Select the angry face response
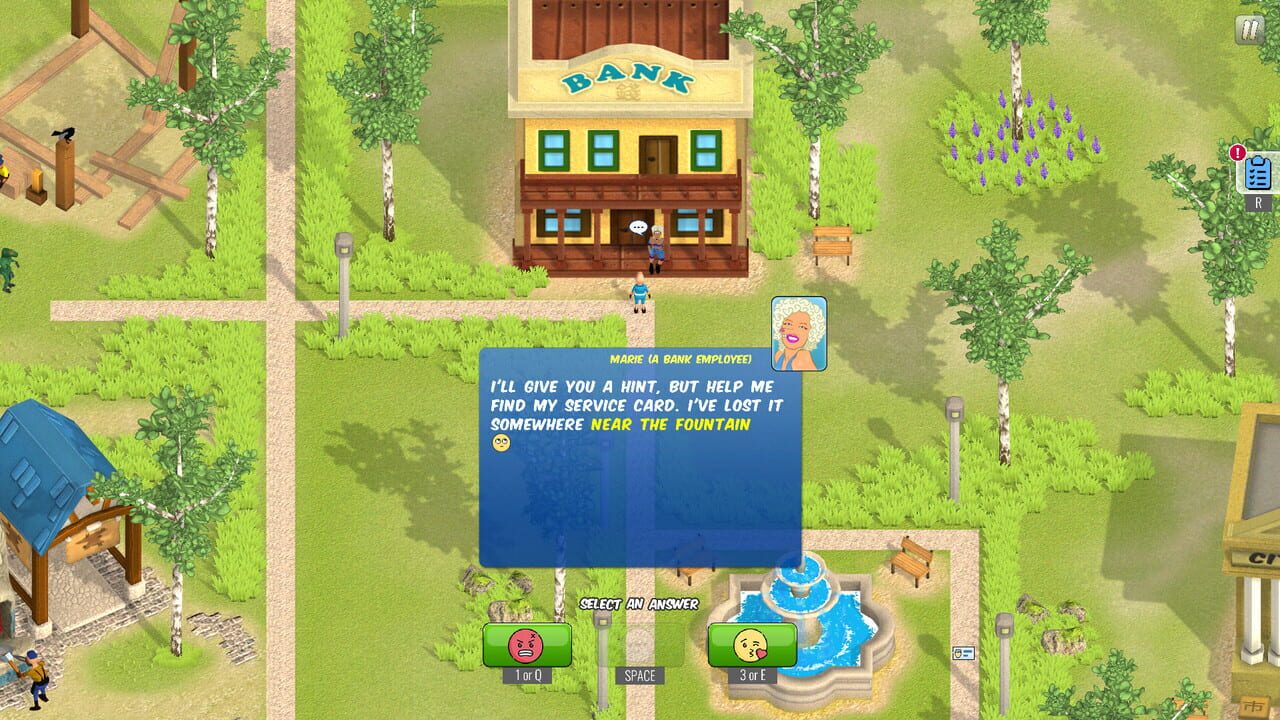The width and height of the screenshot is (1280, 720). tap(525, 645)
